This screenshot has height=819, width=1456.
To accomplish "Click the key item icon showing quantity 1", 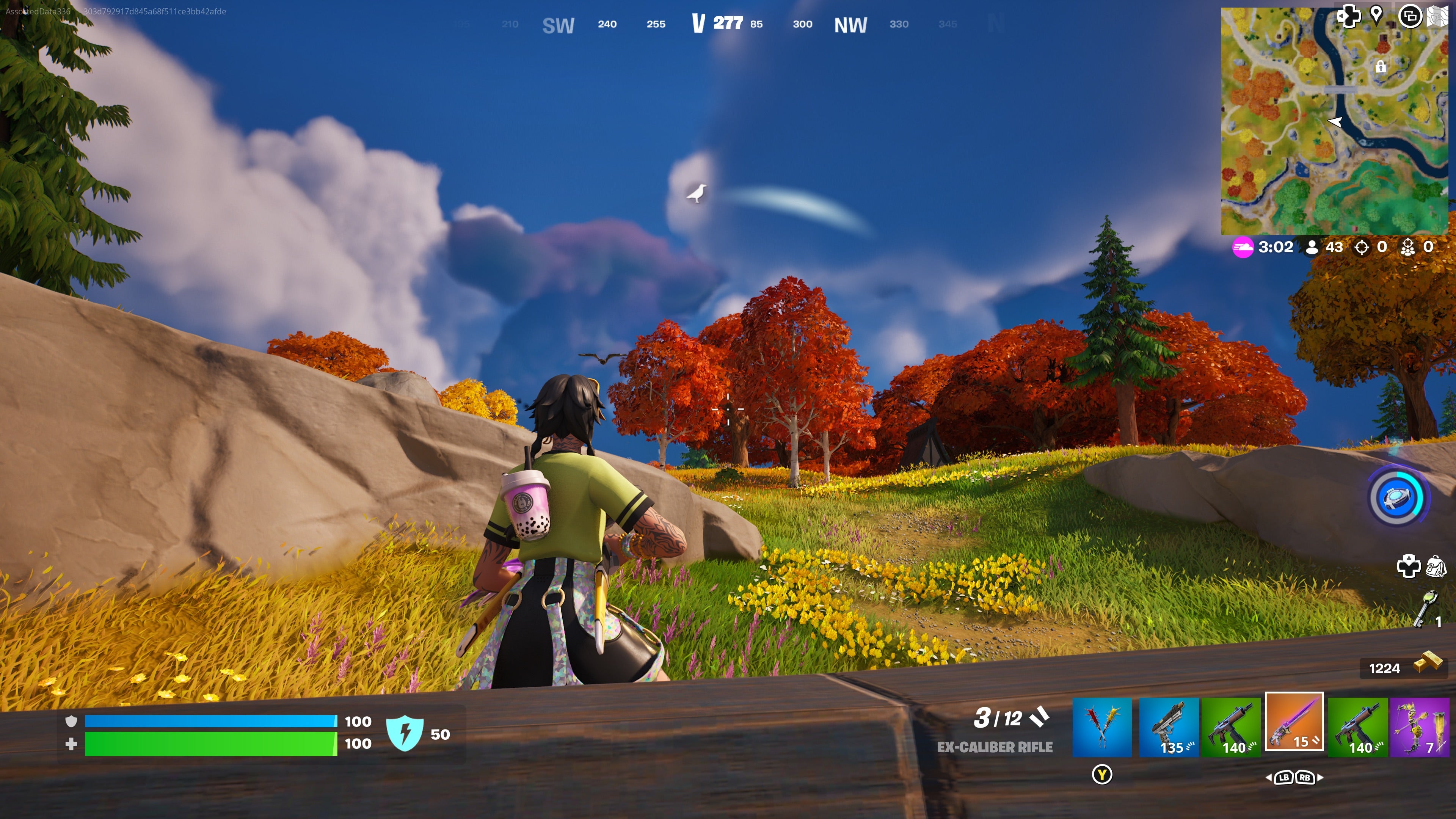I will coord(1426,607).
